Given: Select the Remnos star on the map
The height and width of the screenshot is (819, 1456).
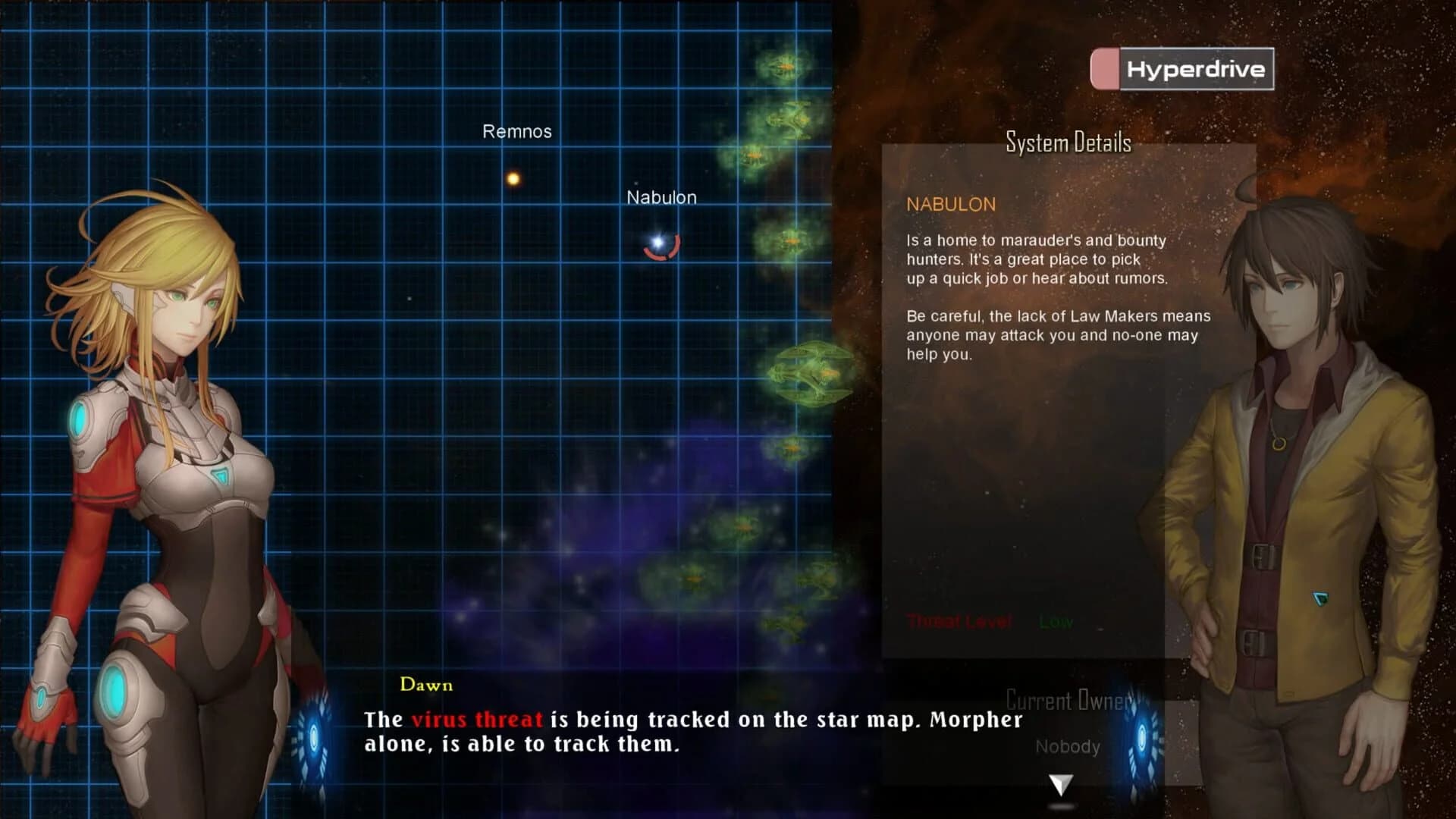Looking at the screenshot, I should [513, 178].
